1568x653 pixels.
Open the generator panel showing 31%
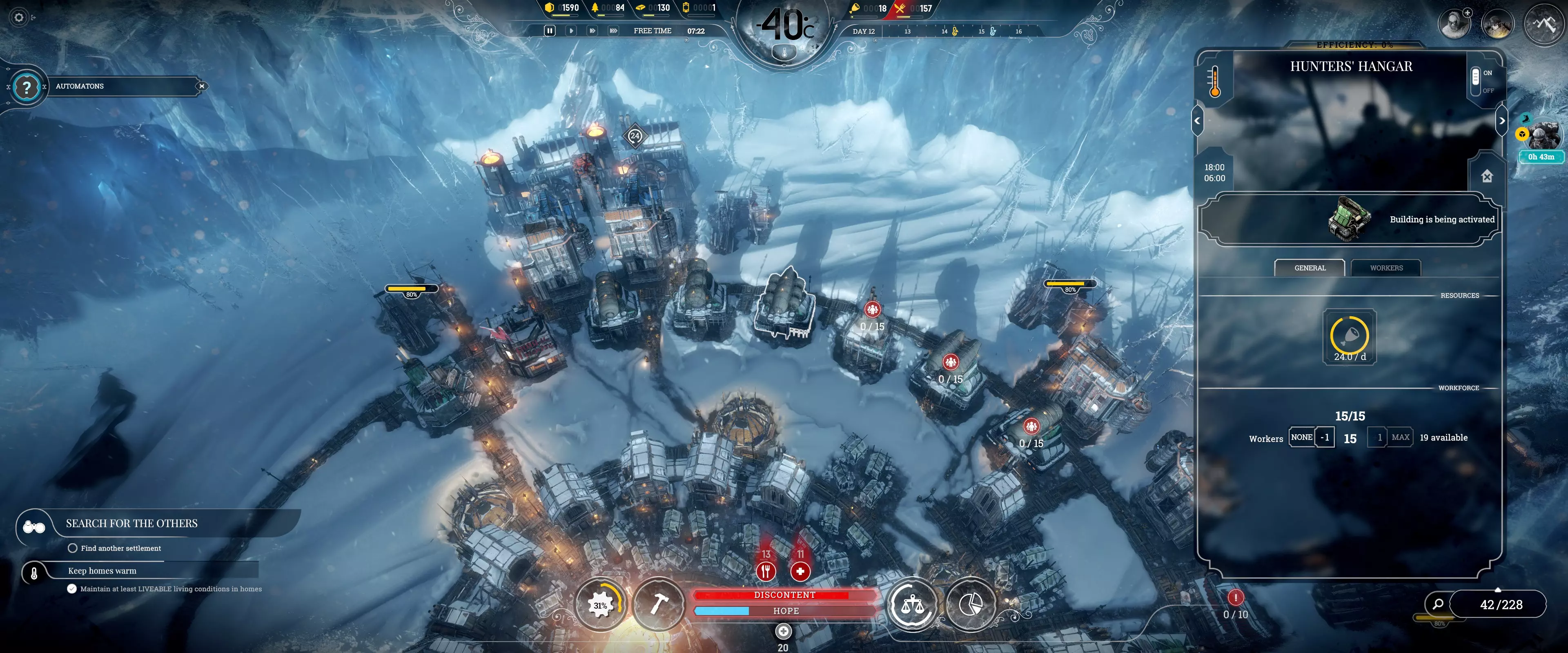(600, 604)
